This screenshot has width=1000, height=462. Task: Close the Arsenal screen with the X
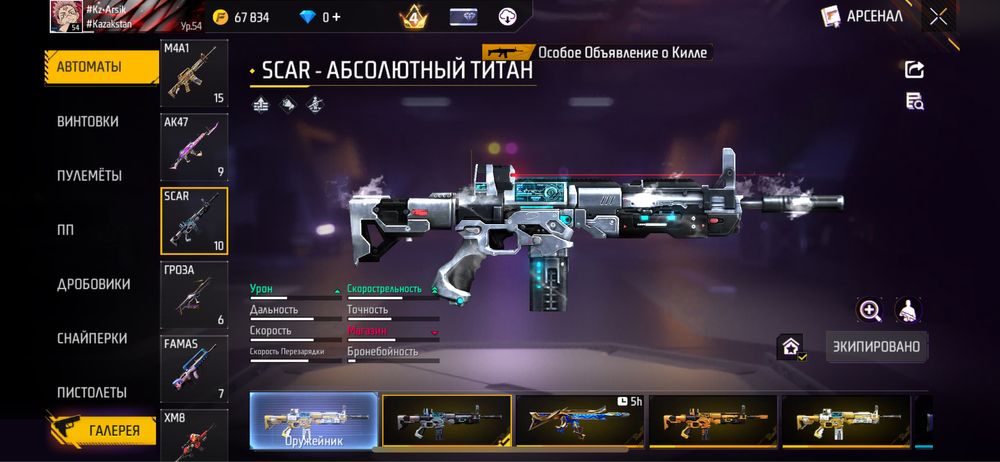[938, 16]
